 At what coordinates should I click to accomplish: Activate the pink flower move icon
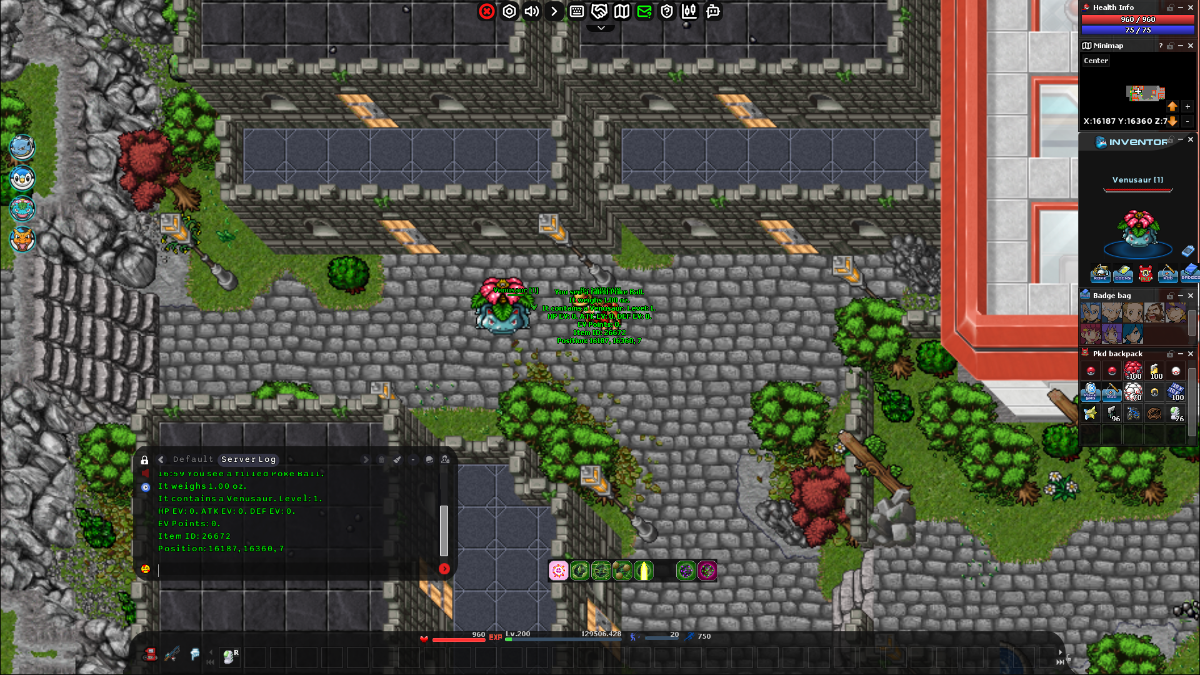coord(559,570)
